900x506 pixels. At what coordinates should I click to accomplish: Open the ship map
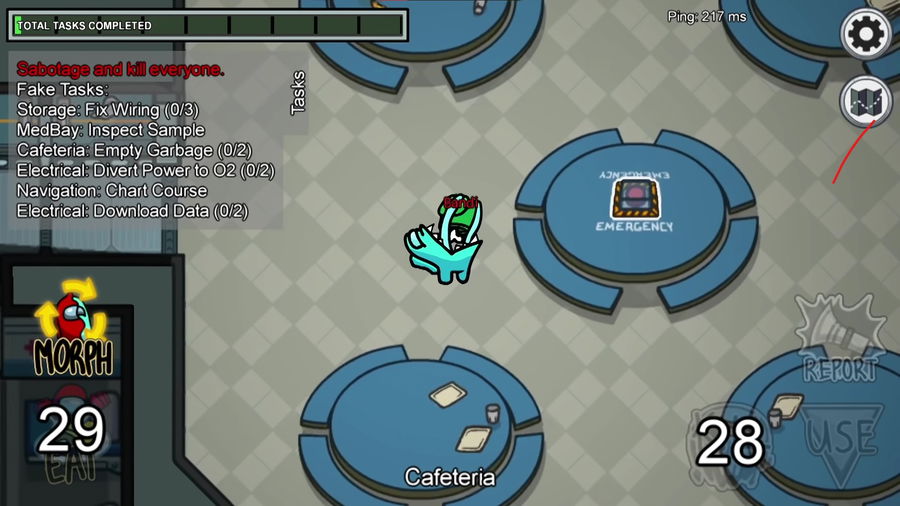[x=866, y=100]
